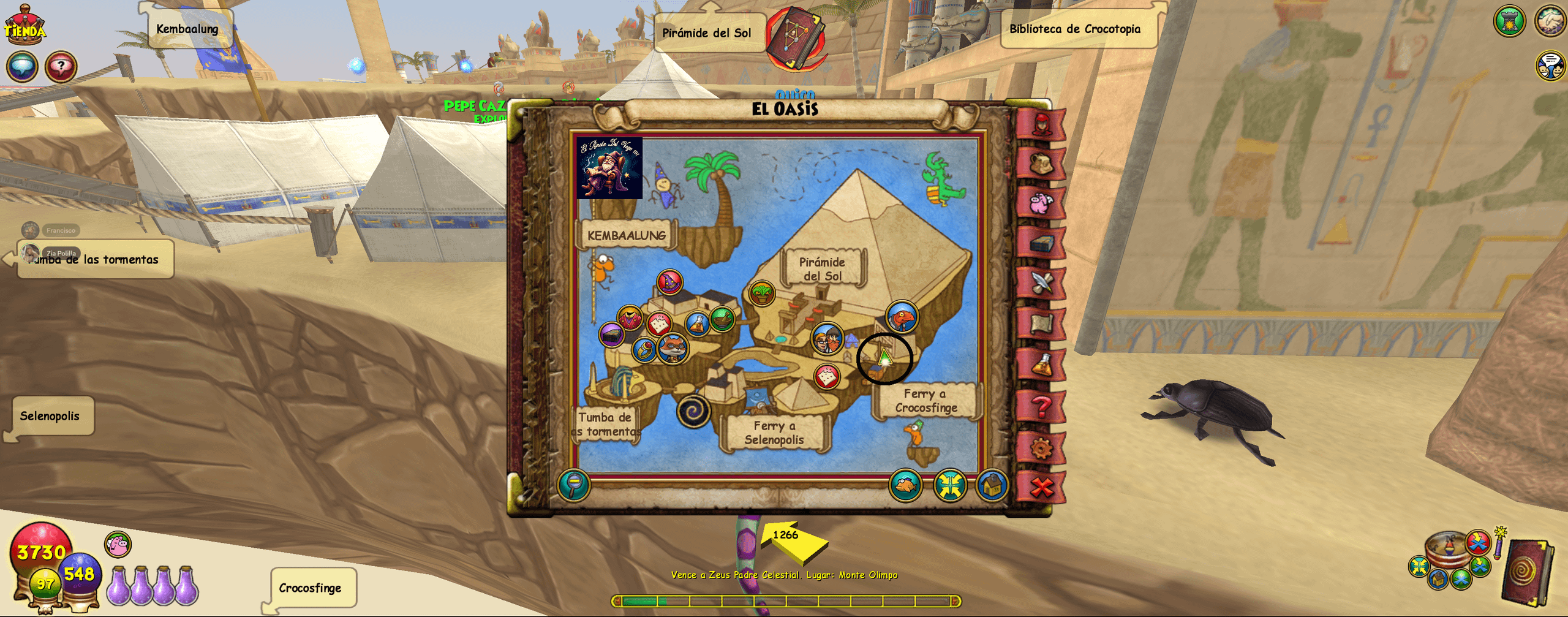
Task: Open the pink pet pig tab
Action: (1041, 203)
